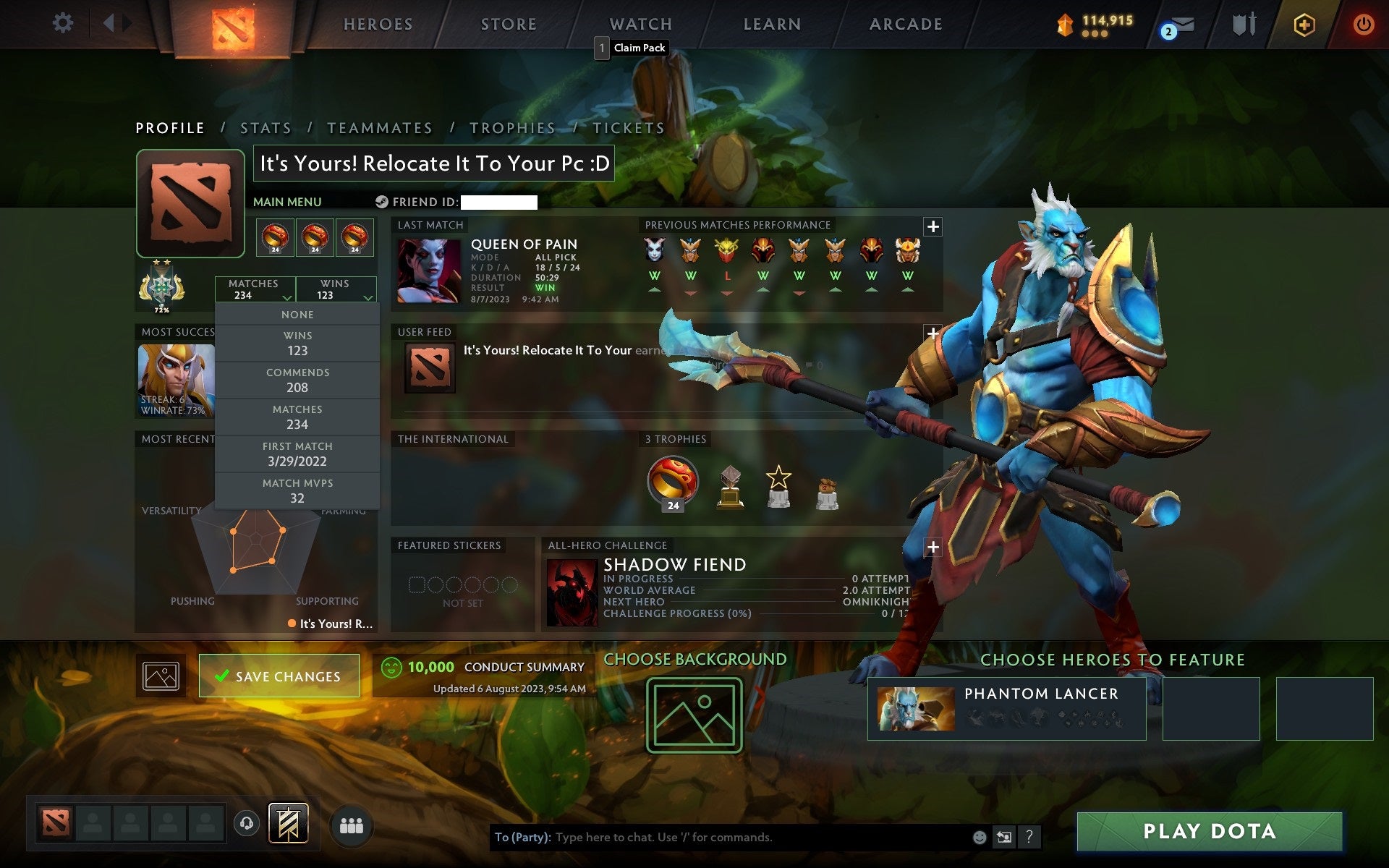Click the settings gear in the top left

tap(64, 24)
